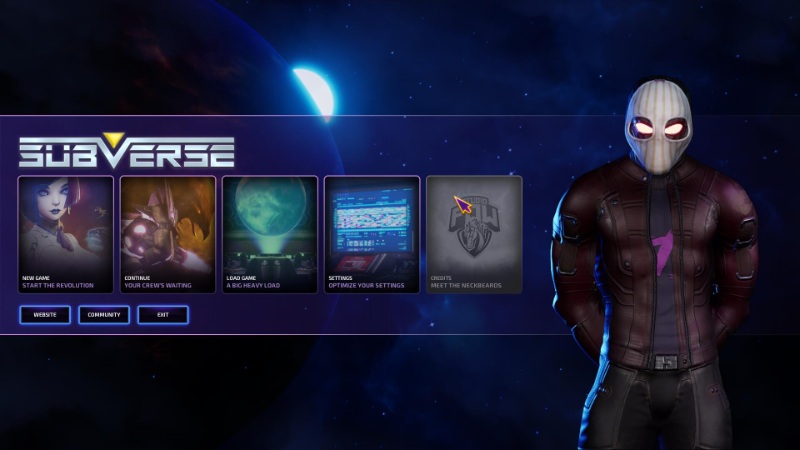Exit the game
800x450 pixels.
click(x=162, y=315)
